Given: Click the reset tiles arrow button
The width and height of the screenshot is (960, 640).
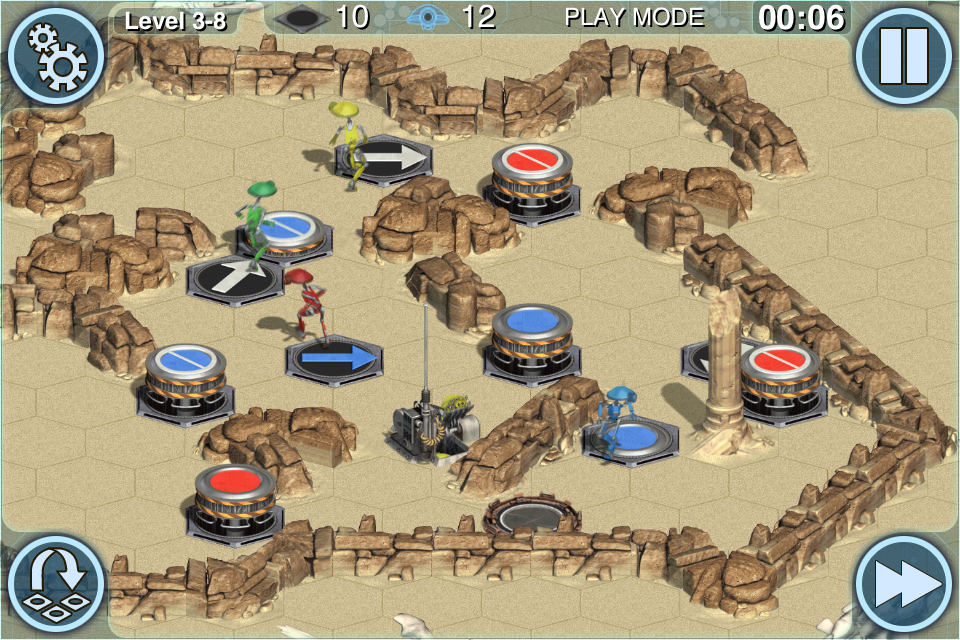Looking at the screenshot, I should 55,585.
